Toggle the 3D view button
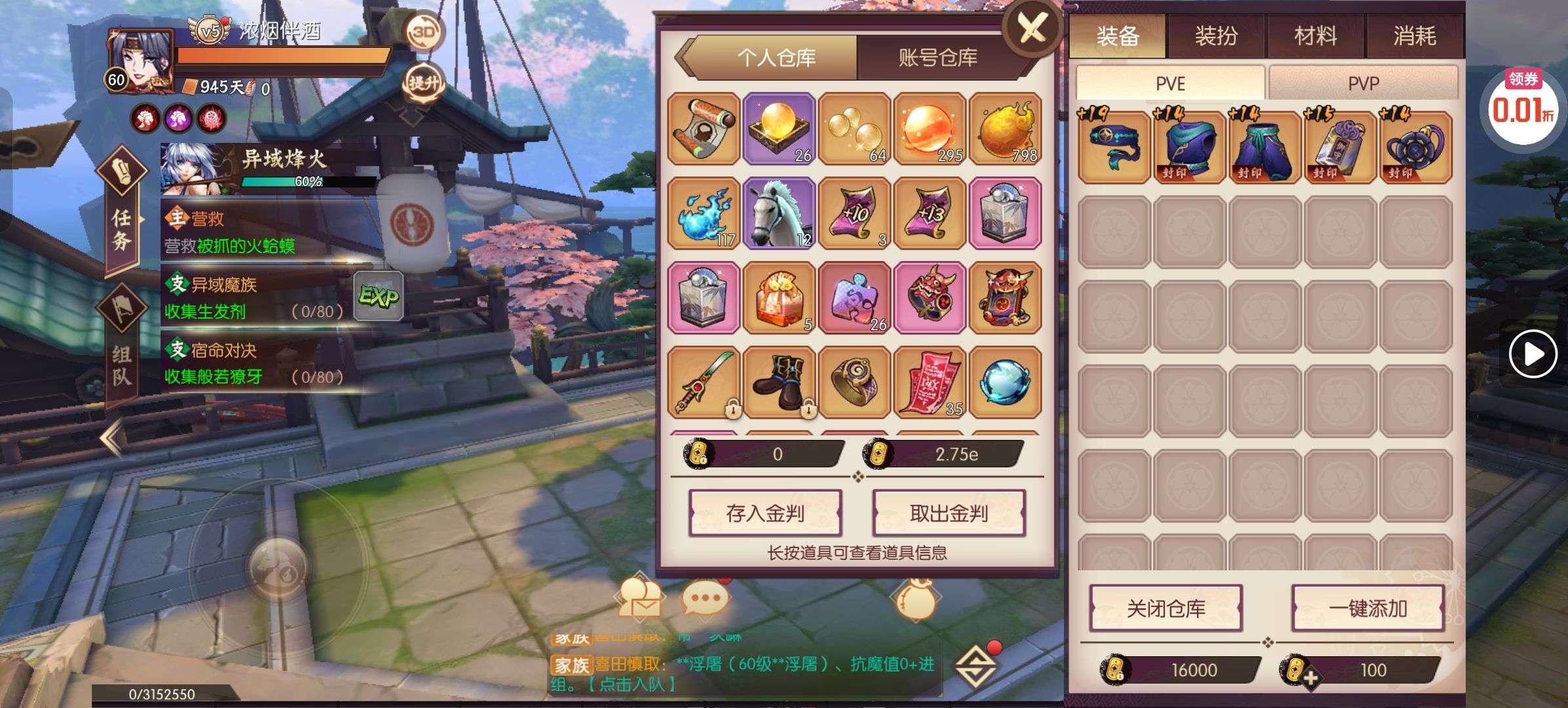Image resolution: width=1568 pixels, height=708 pixels. click(423, 31)
